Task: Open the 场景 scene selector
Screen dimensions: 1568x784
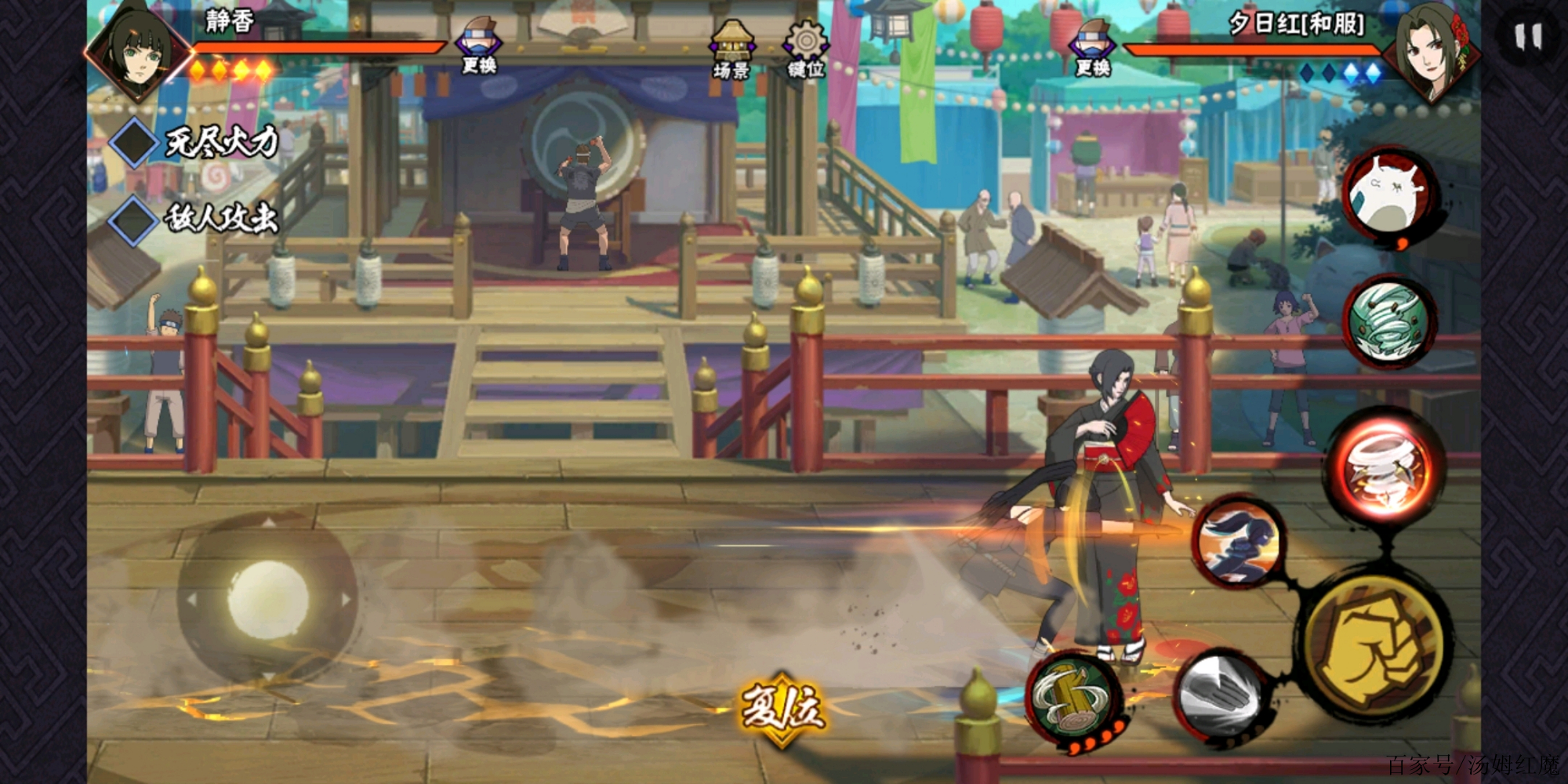Action: point(731,49)
